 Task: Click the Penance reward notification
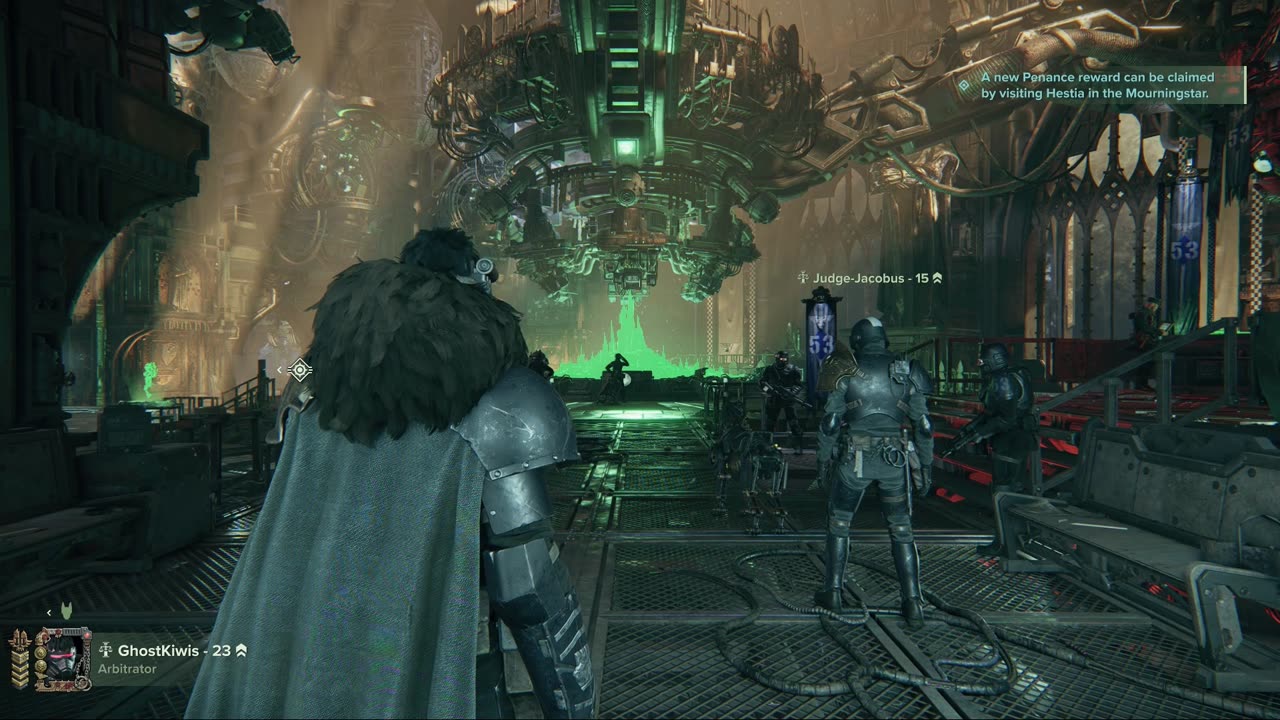[1097, 85]
